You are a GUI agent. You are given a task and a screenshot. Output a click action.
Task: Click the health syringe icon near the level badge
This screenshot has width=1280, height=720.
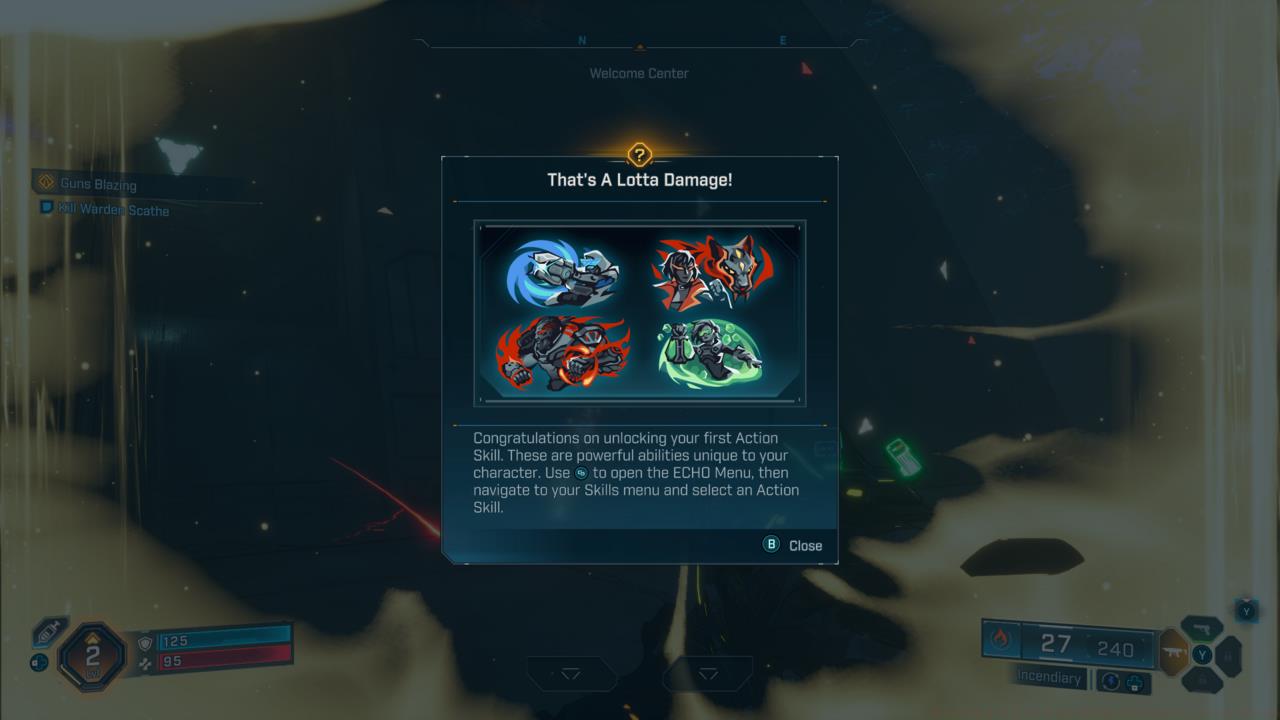coord(47,632)
